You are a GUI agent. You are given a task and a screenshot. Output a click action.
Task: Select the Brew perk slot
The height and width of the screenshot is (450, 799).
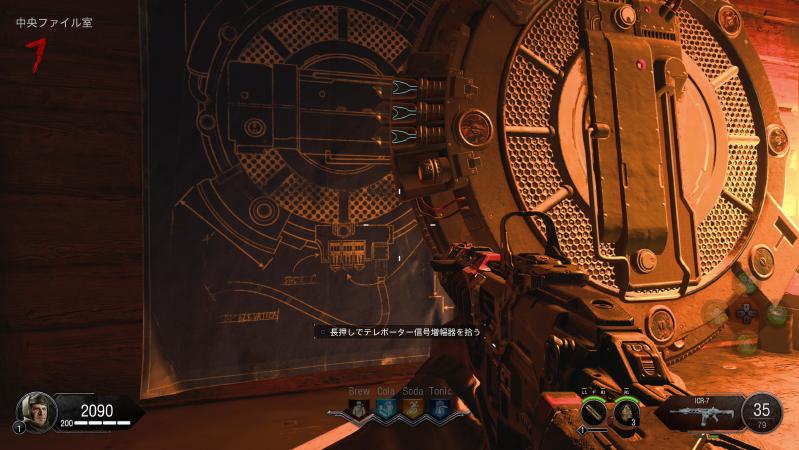point(359,408)
